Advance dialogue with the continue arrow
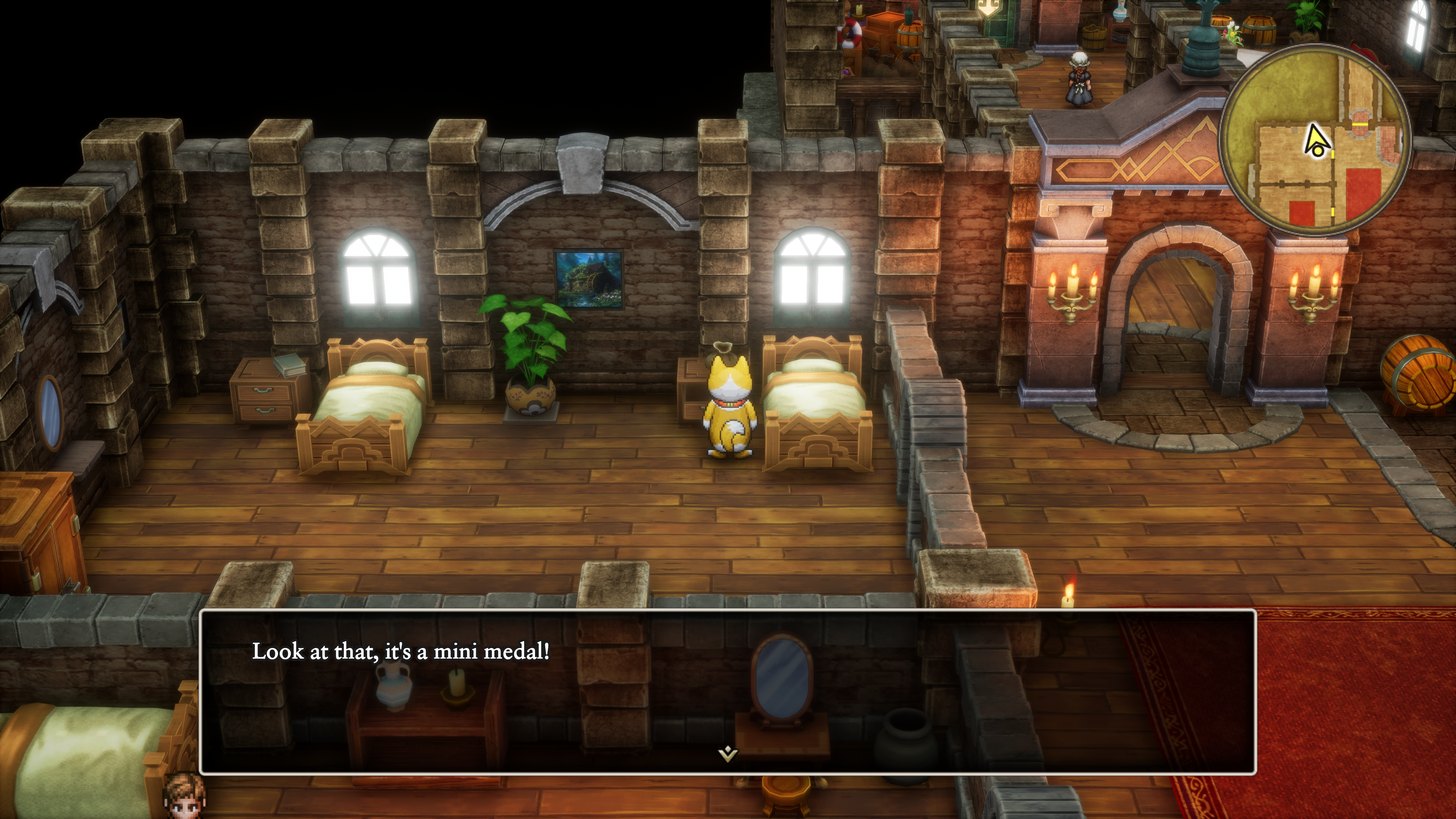Screen dimensions: 1456x819 (728, 753)
